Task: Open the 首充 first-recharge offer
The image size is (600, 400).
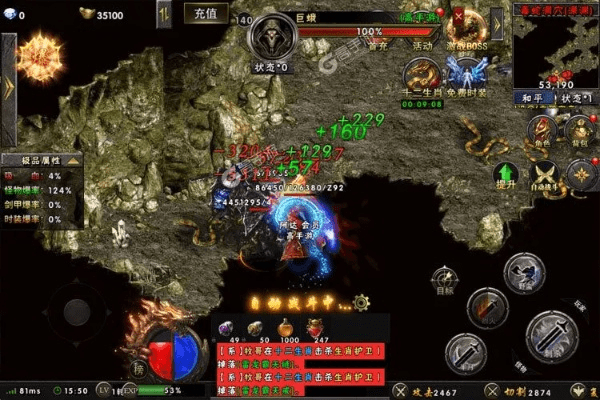Action: pos(377,45)
